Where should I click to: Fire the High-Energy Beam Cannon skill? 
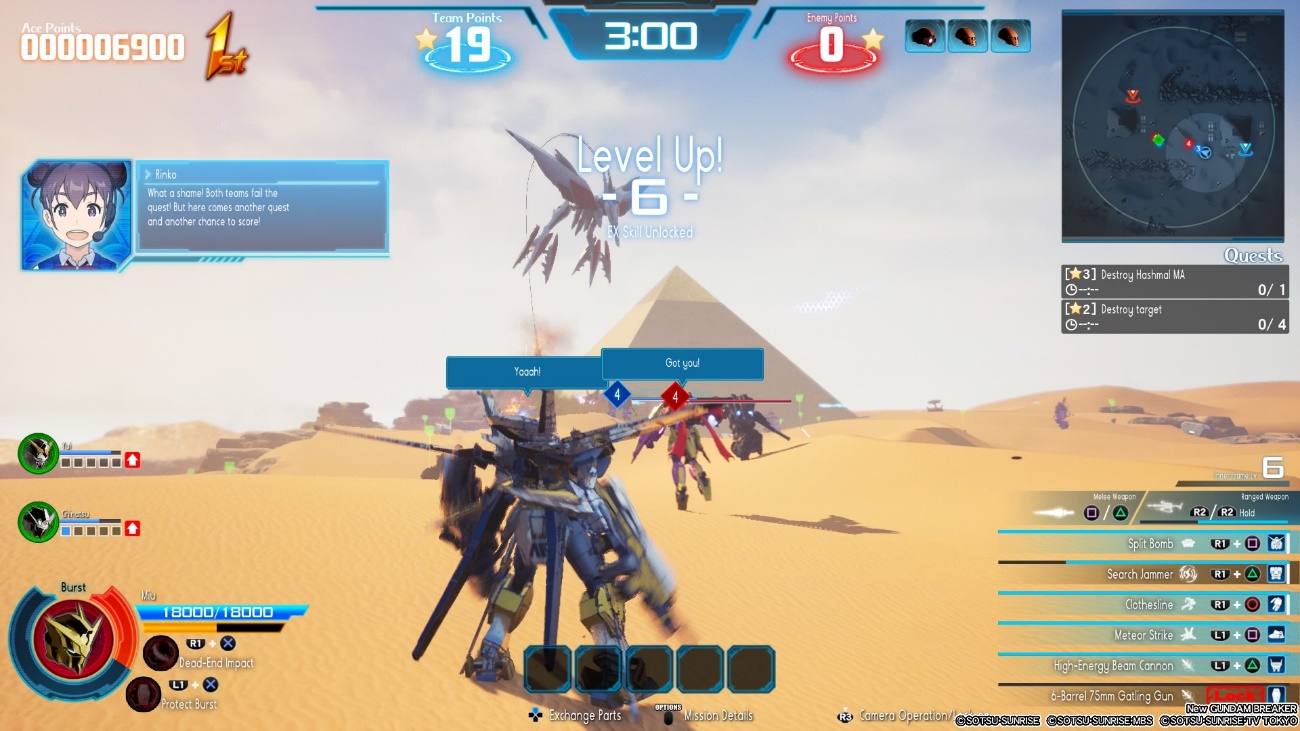point(1113,665)
